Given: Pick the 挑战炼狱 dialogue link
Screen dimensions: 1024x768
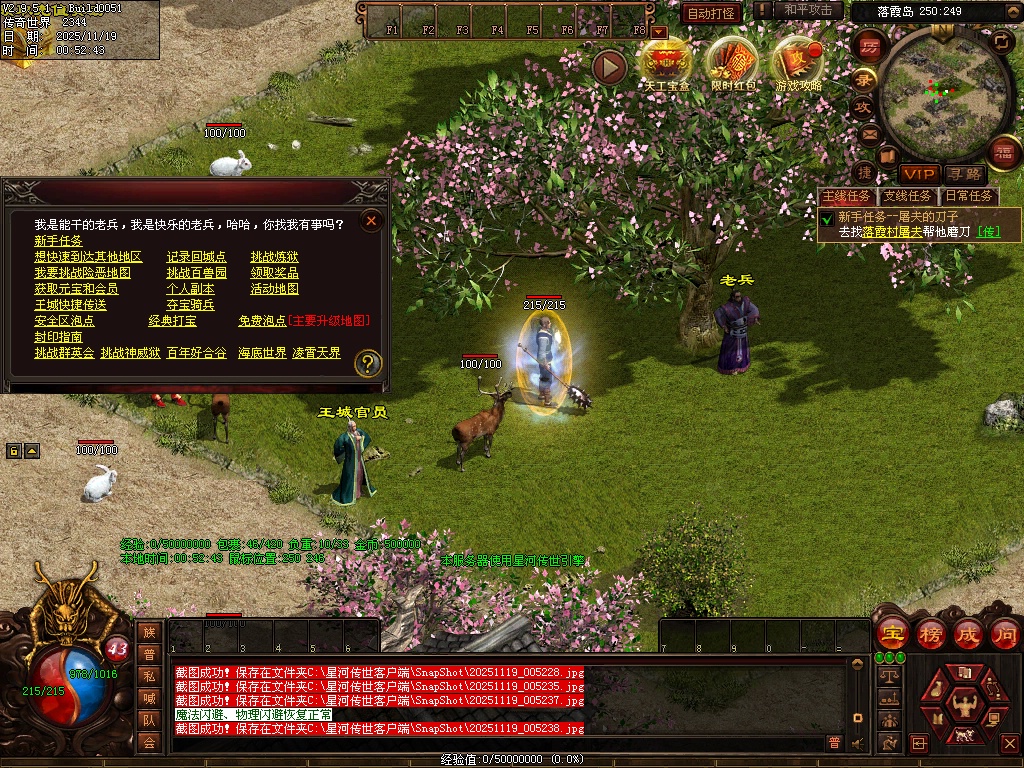Looking at the screenshot, I should pyautogui.click(x=274, y=257).
